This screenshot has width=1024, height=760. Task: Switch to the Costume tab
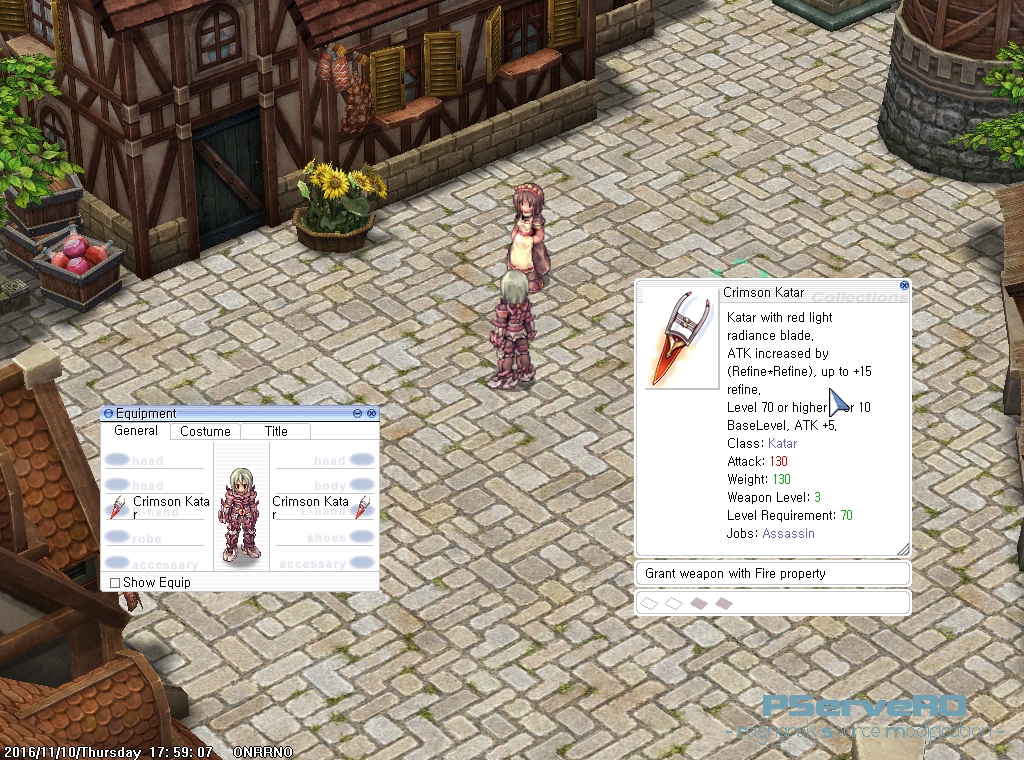click(x=205, y=432)
